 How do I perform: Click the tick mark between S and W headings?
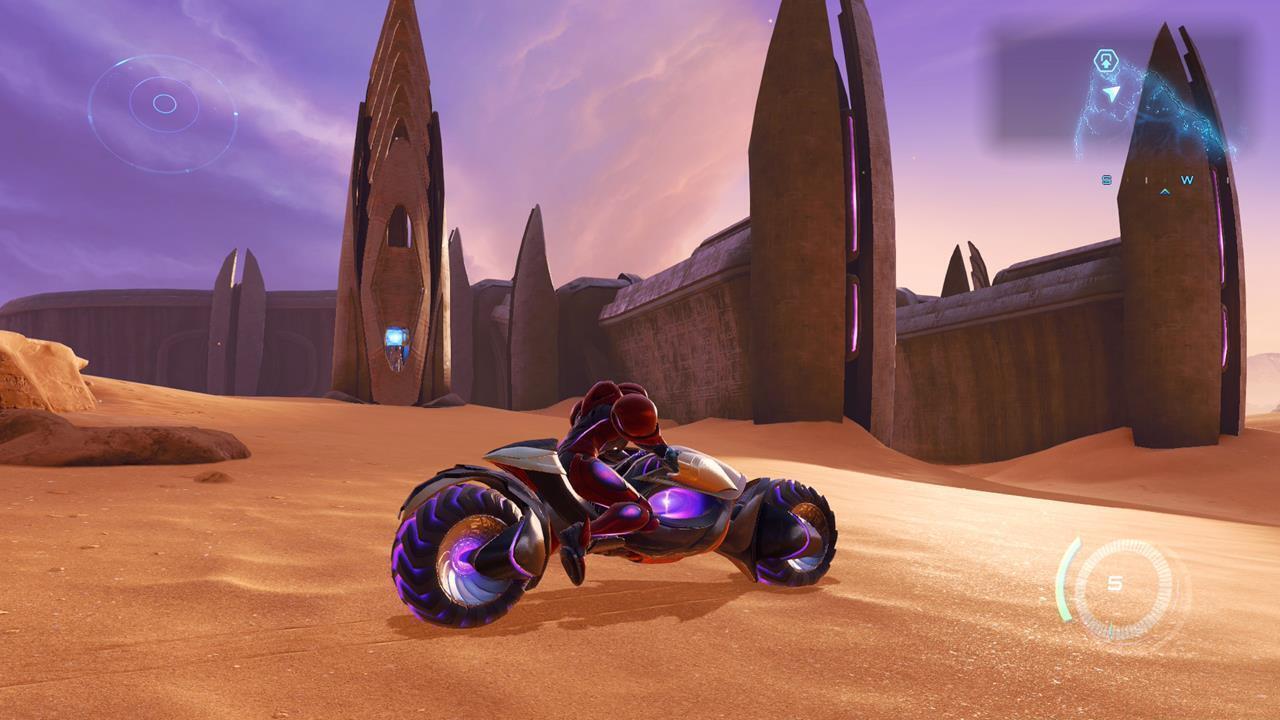(x=1146, y=180)
